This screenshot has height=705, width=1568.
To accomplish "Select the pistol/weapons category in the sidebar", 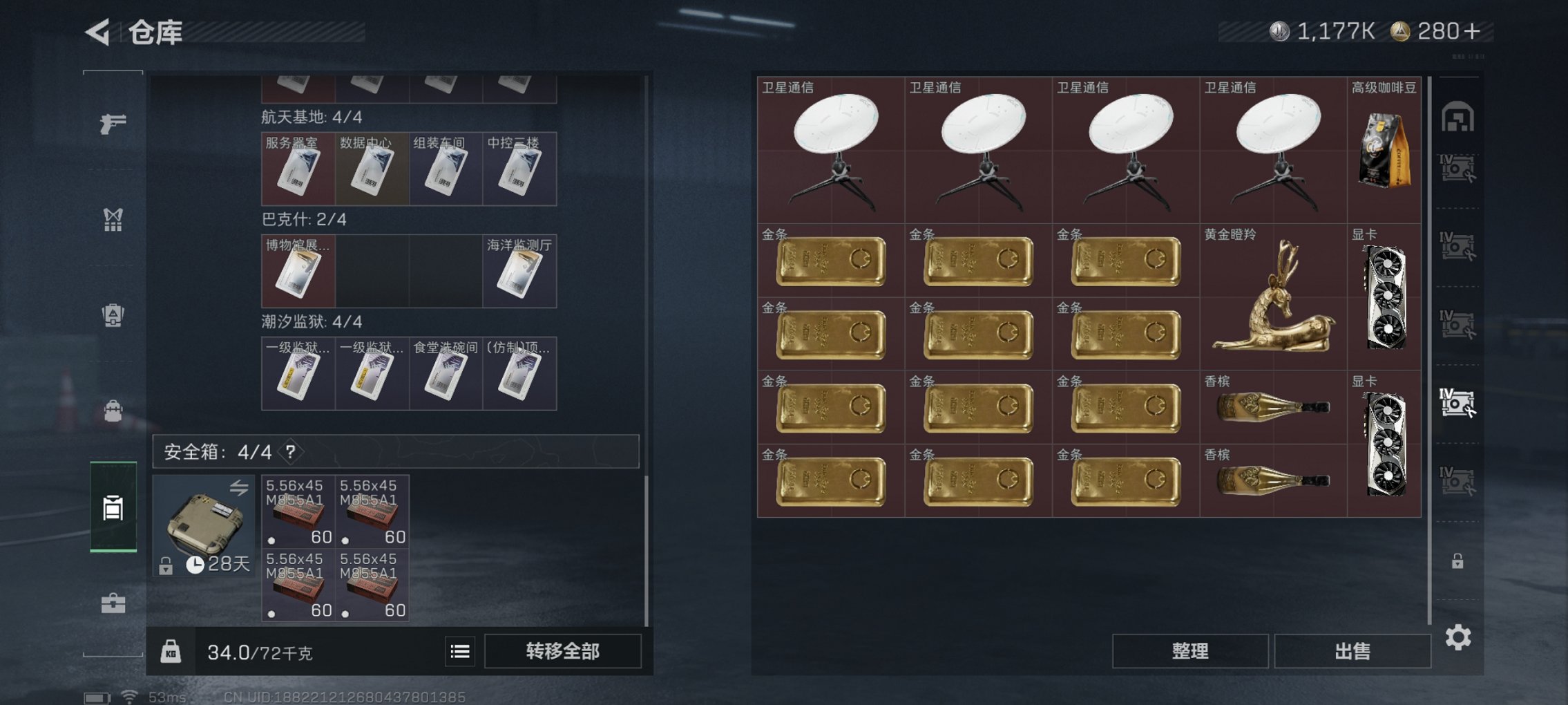I will [x=113, y=124].
